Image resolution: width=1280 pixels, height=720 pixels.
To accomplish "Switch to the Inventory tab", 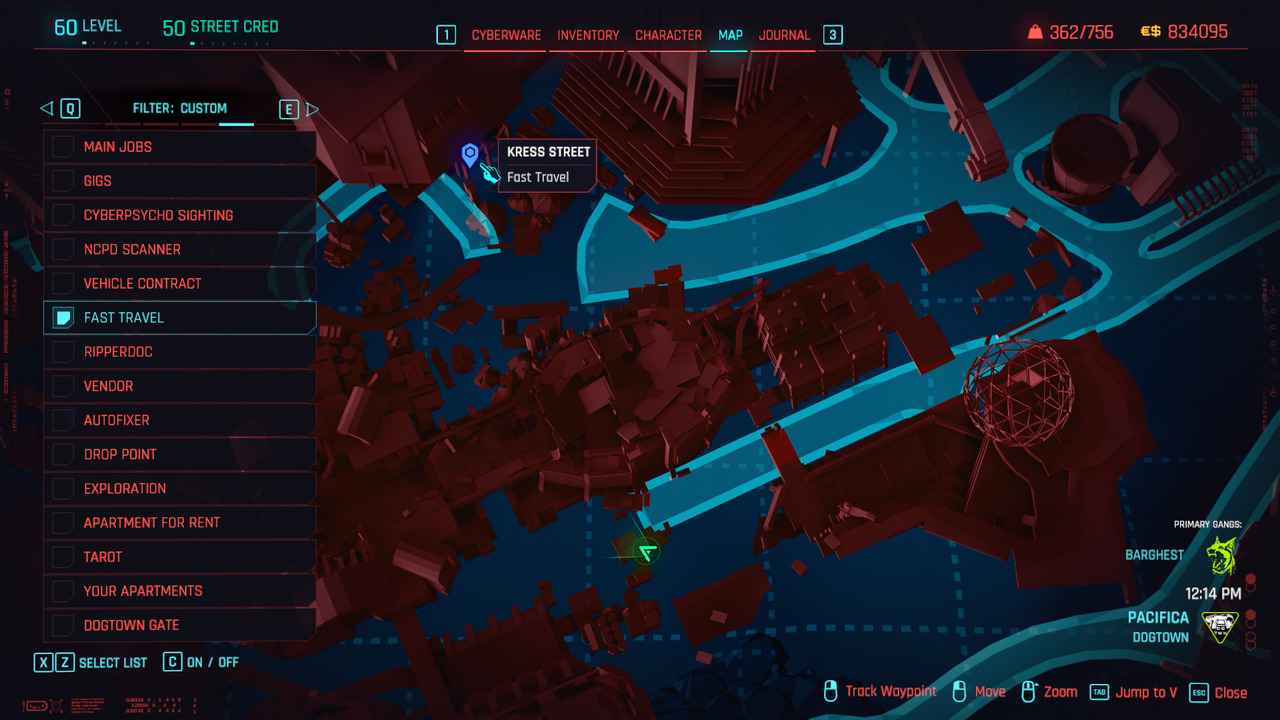I will [588, 35].
